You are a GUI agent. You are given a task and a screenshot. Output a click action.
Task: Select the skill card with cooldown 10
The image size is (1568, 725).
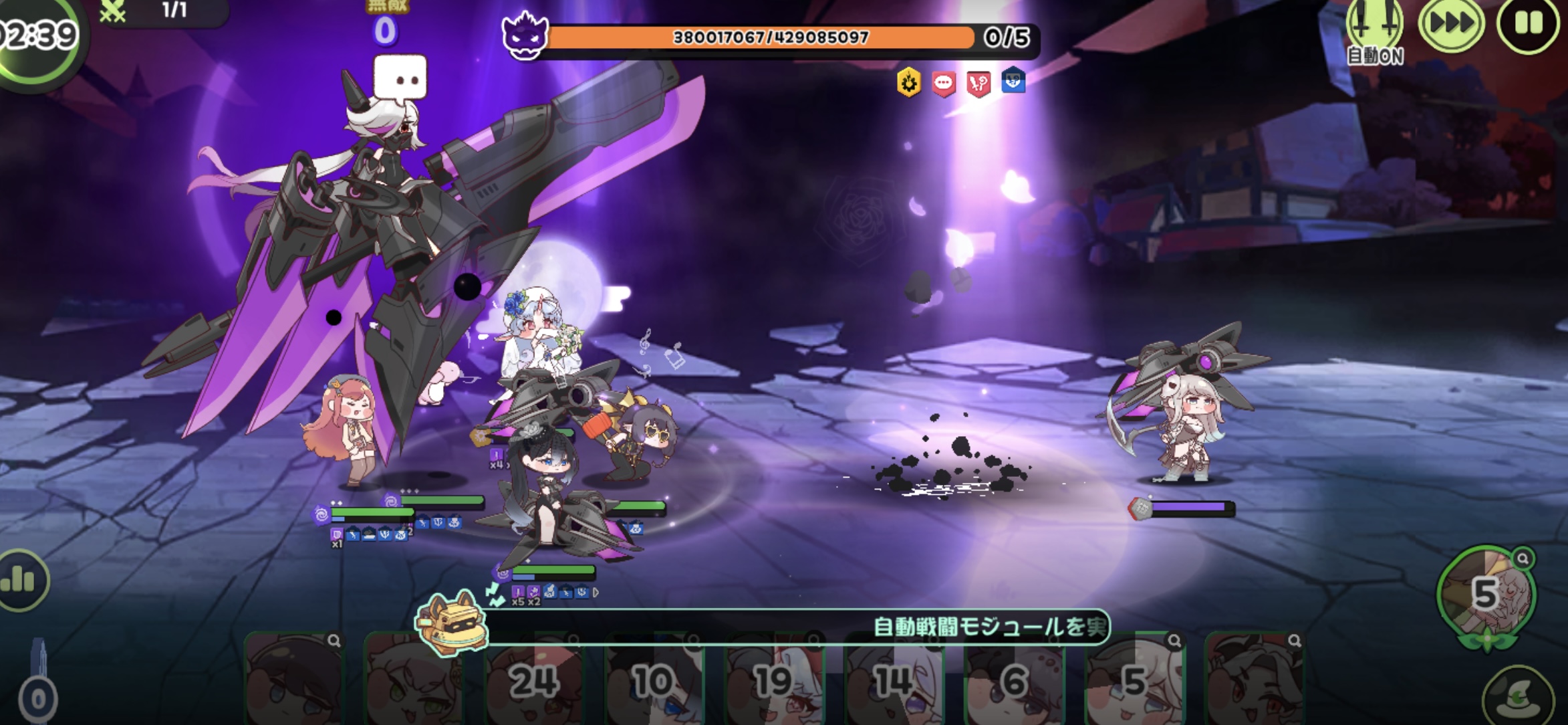pyautogui.click(x=654, y=680)
